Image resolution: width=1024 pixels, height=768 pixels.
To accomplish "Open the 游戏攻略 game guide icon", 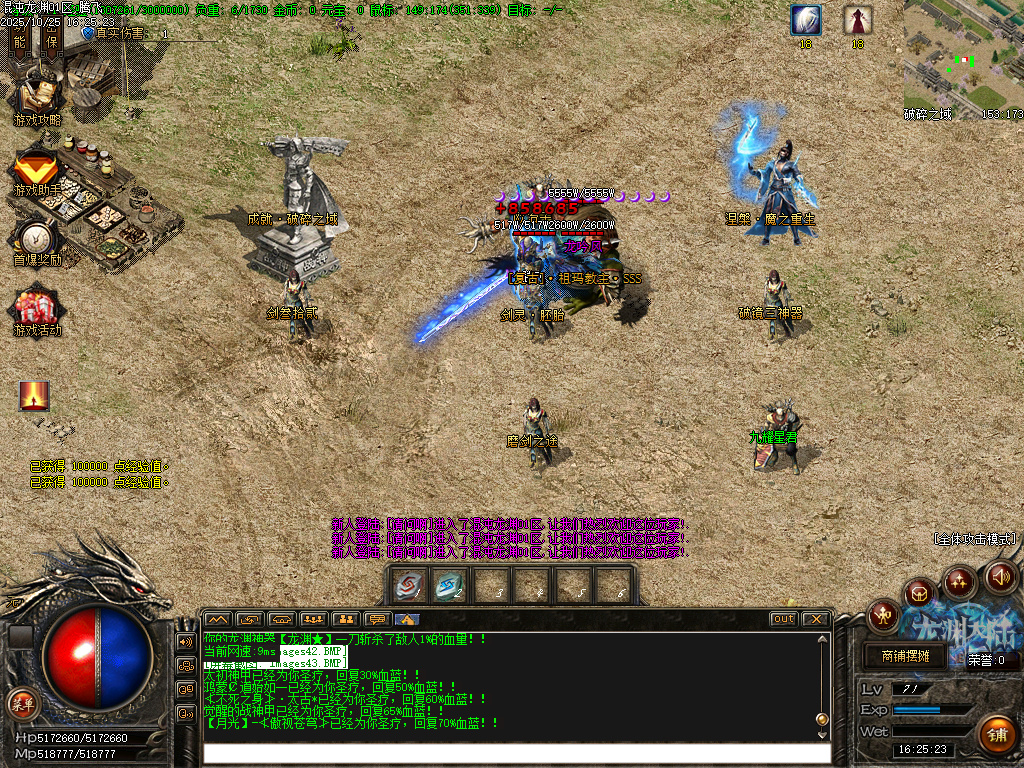I will (x=37, y=96).
